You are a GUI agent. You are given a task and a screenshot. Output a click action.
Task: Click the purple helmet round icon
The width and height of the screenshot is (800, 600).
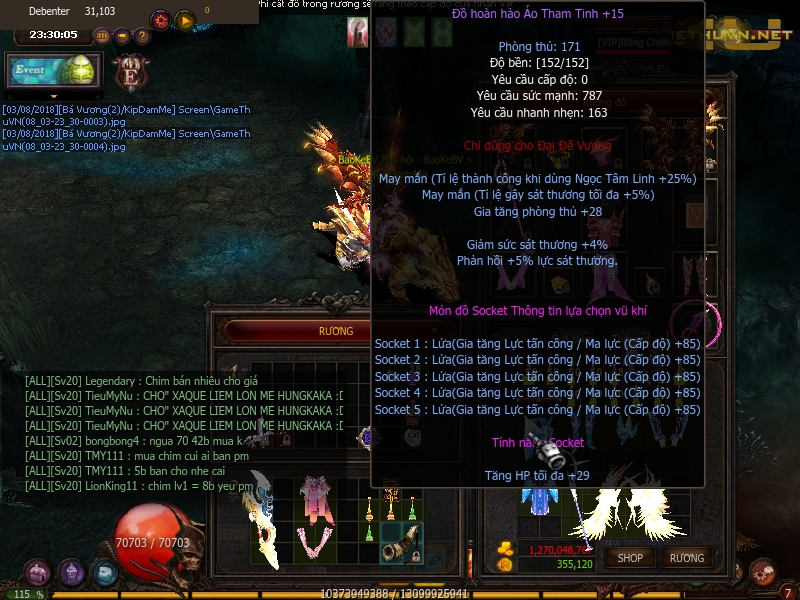coord(71,573)
